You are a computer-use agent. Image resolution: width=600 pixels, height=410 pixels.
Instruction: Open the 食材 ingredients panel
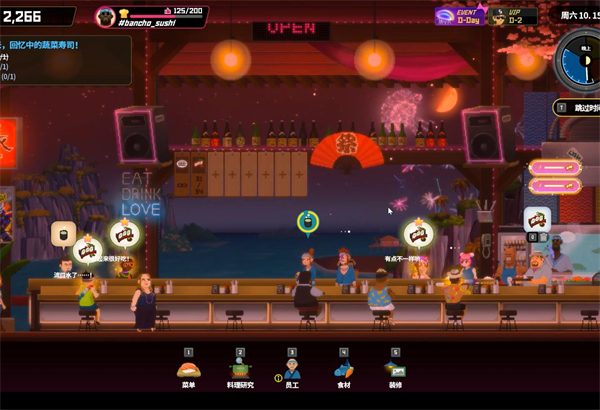tap(344, 371)
